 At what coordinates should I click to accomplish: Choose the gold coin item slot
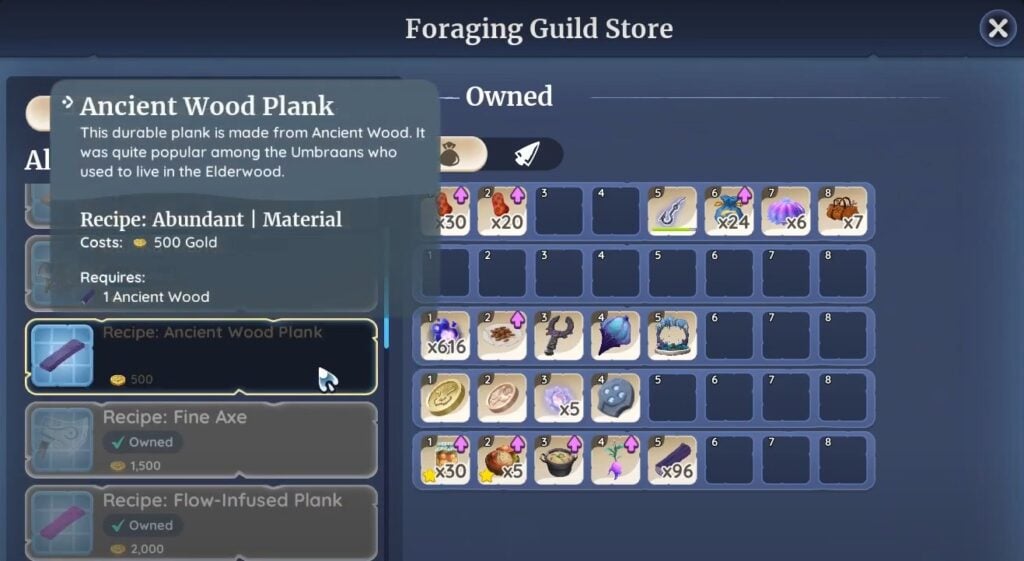444,397
